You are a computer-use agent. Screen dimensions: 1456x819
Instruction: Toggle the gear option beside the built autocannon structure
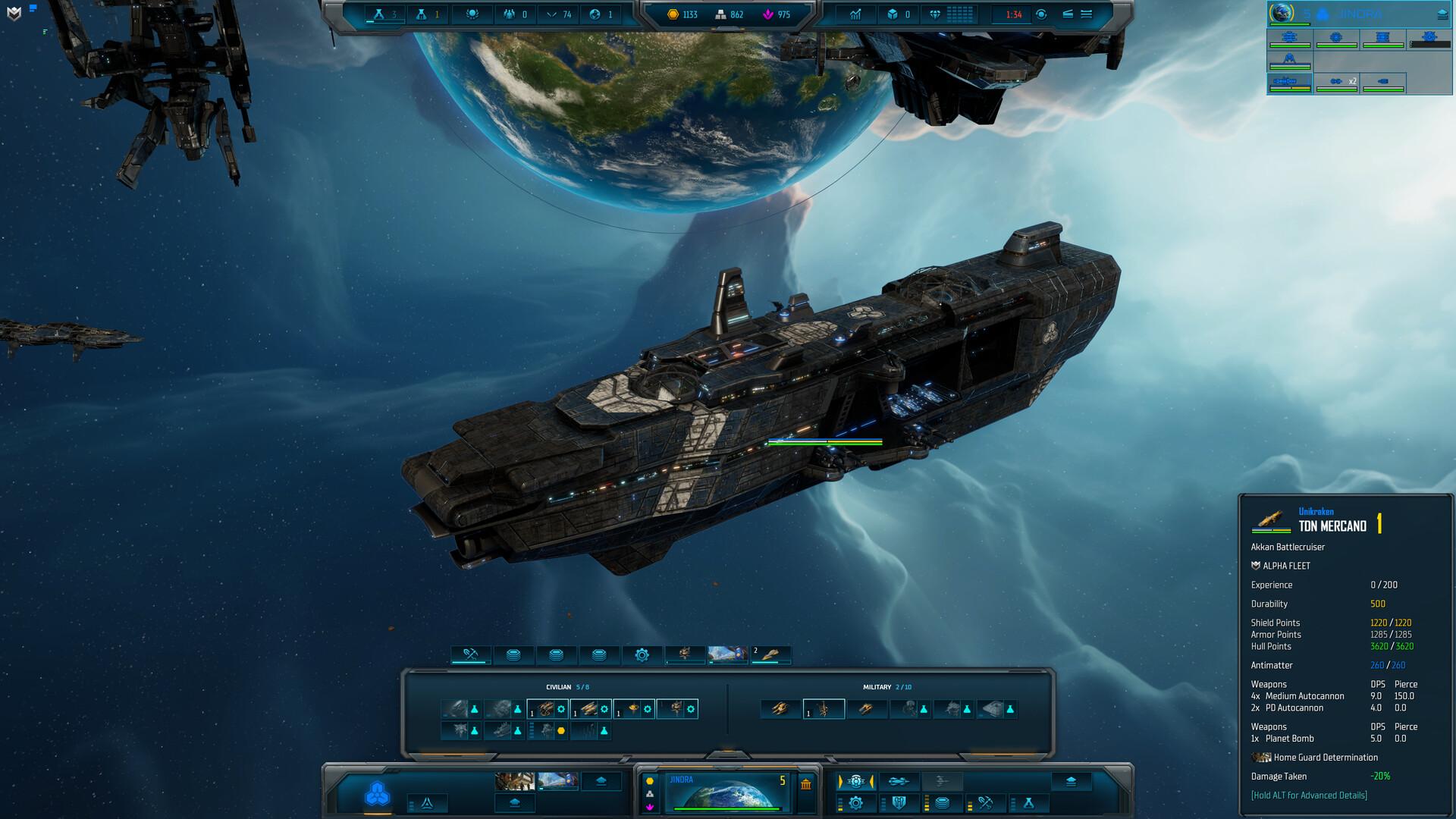coord(560,710)
